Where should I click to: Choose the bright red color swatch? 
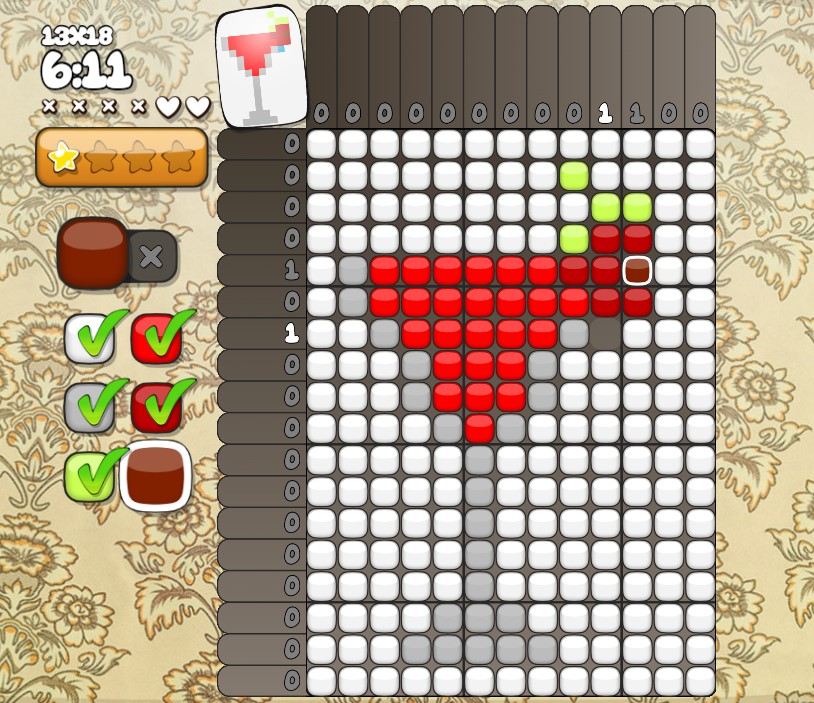[x=156, y=339]
